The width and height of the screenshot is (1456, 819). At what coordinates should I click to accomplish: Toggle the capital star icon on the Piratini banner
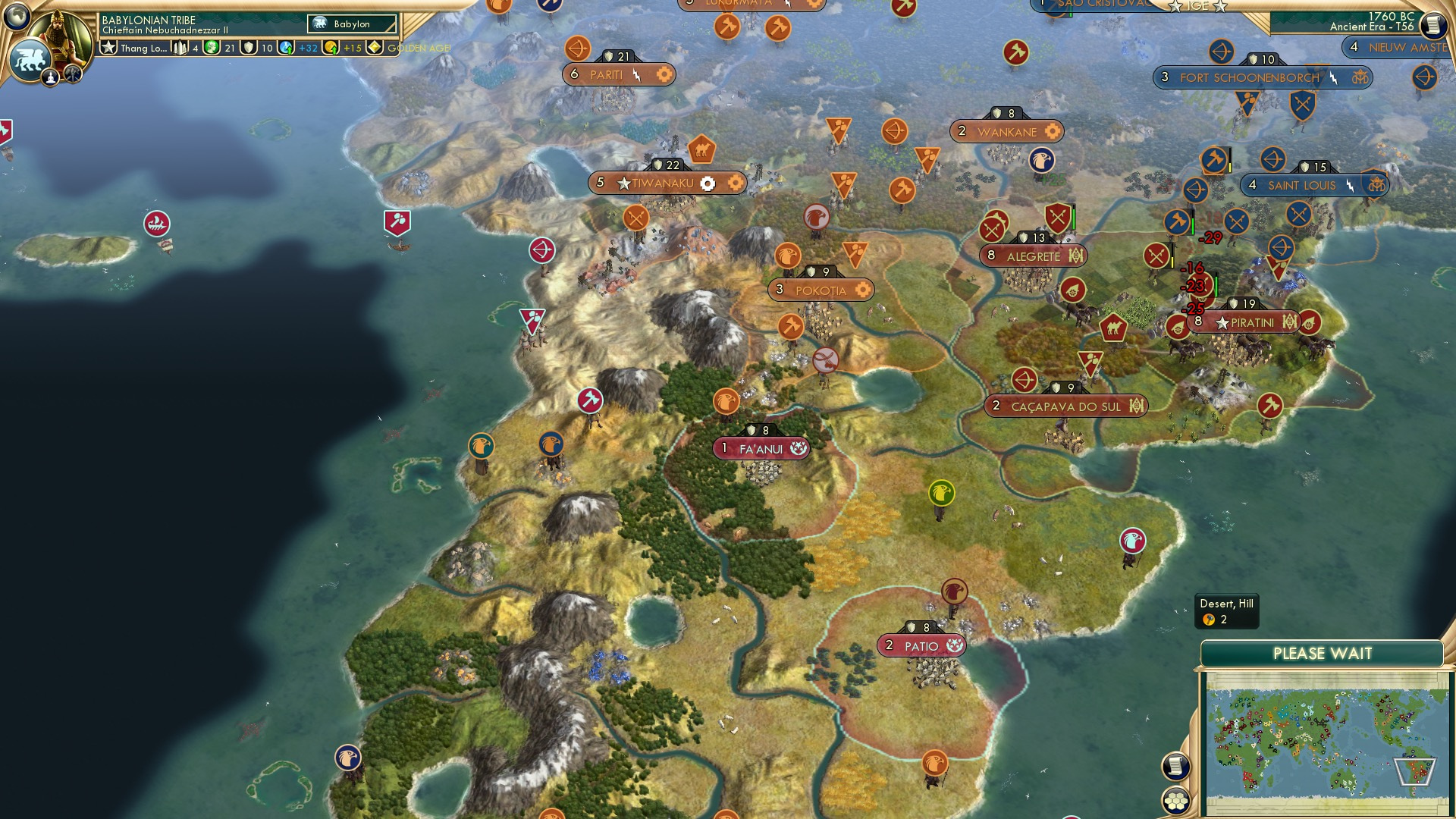[x=1222, y=322]
